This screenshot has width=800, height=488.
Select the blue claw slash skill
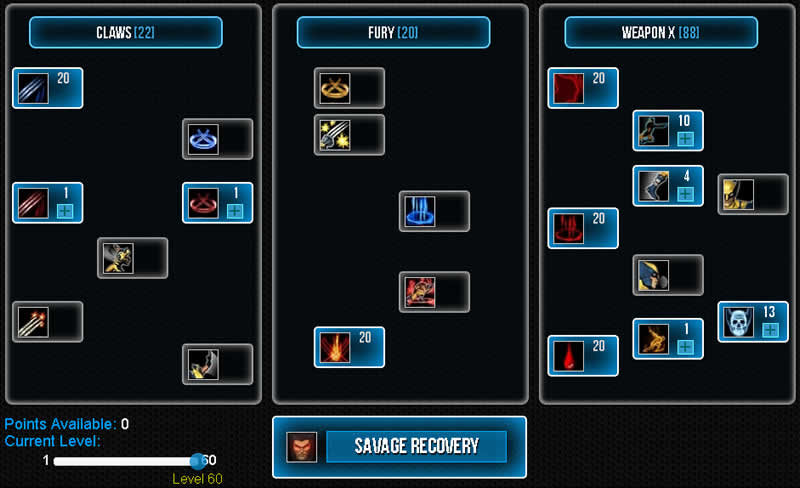click(x=32, y=88)
